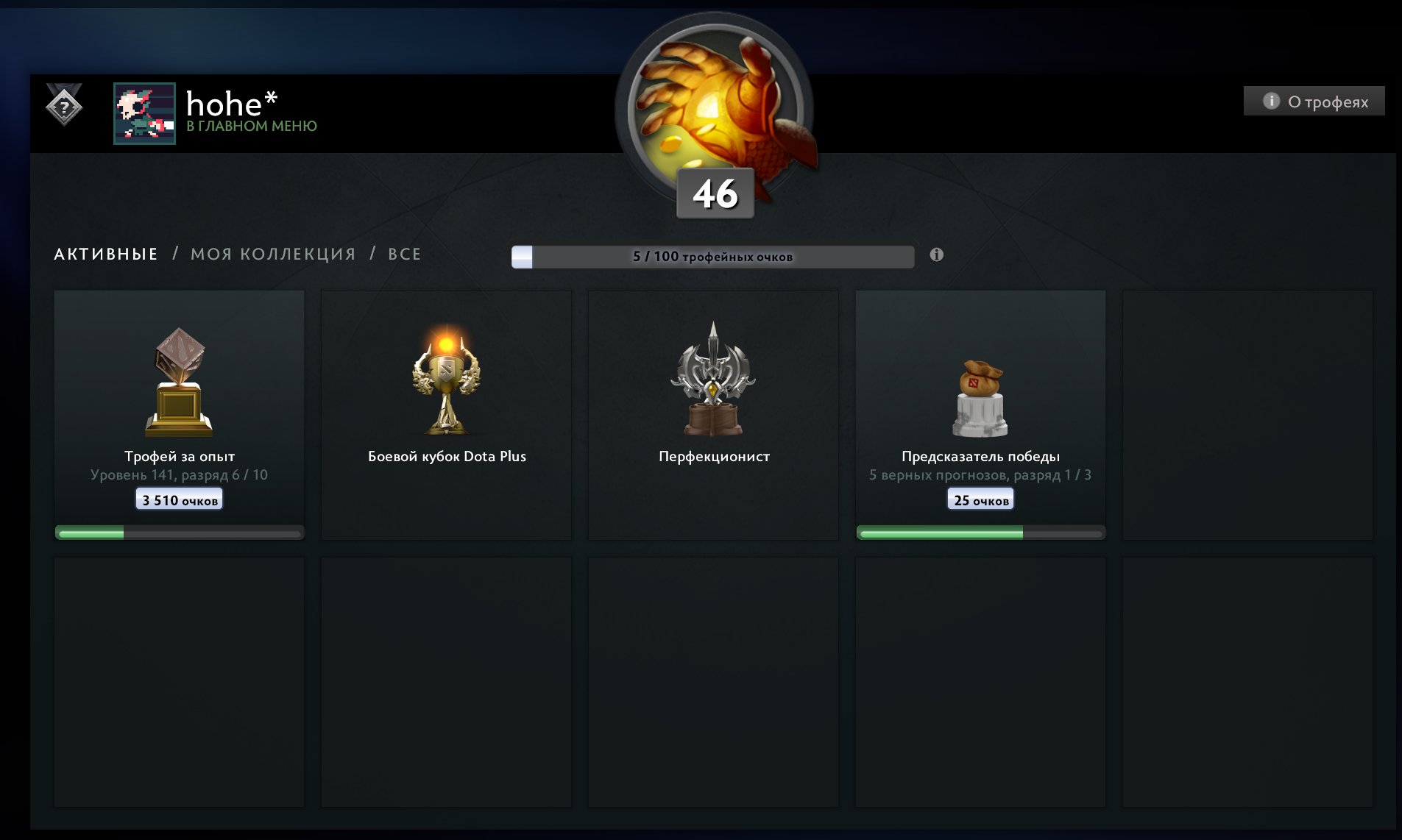Screen dimensions: 1402x840
Task: Select the Боевой кубок Dota Plus trophy
Action: 446,390
